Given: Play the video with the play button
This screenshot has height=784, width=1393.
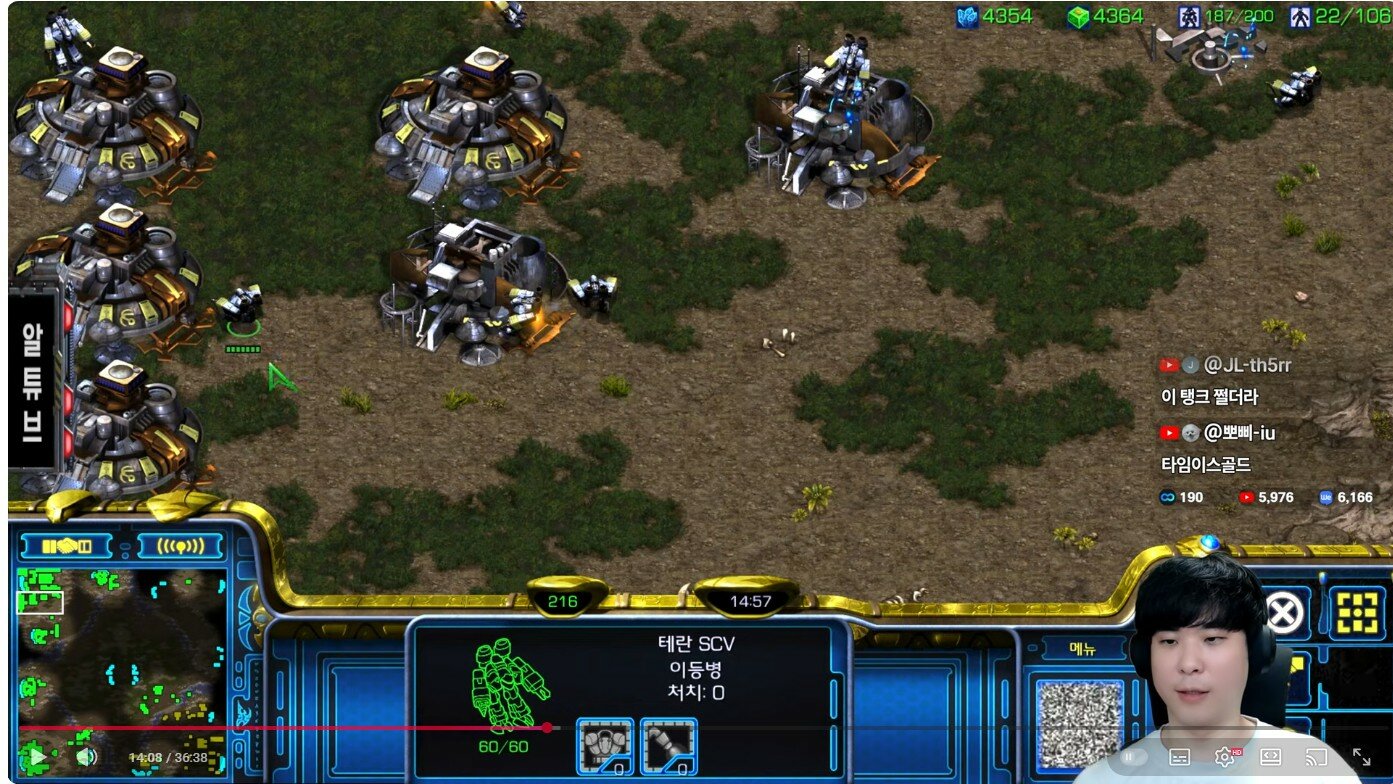Looking at the screenshot, I should click(x=37, y=757).
